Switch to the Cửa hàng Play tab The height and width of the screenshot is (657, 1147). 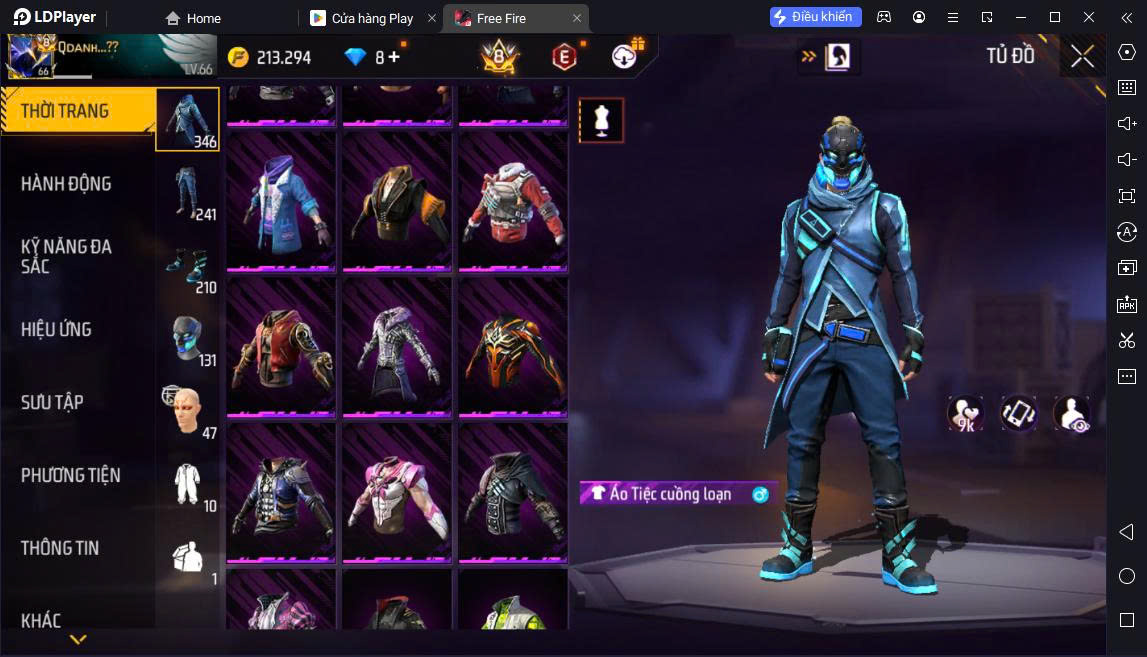372,18
